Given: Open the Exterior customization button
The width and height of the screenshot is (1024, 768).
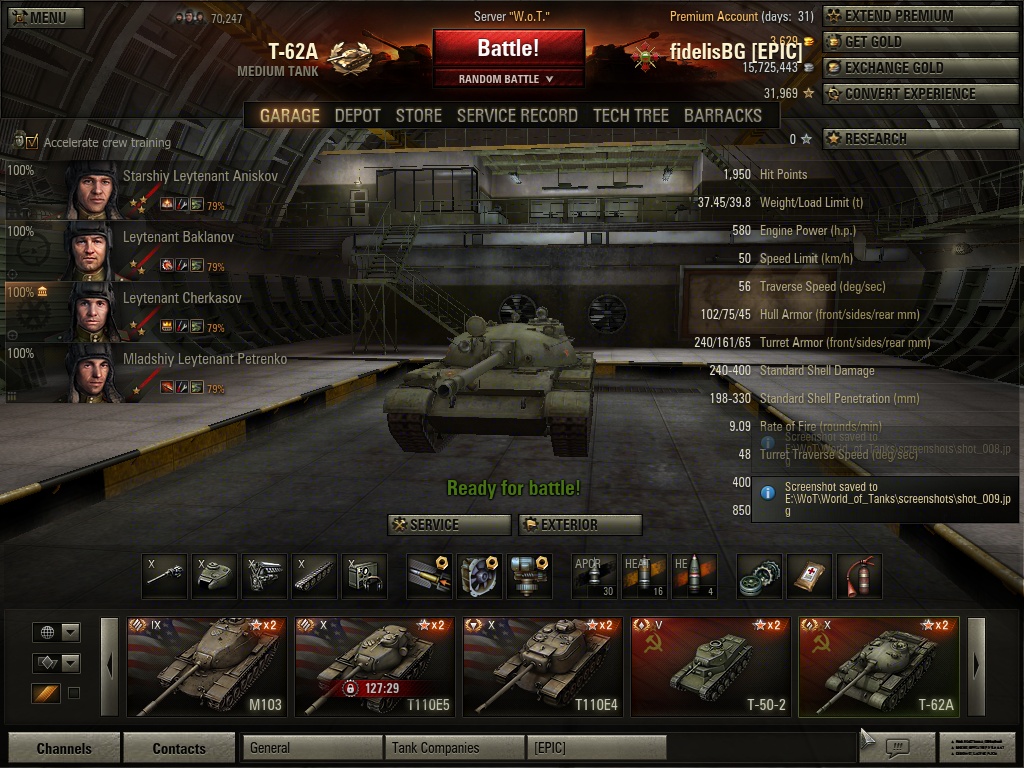Looking at the screenshot, I should click(x=580, y=524).
